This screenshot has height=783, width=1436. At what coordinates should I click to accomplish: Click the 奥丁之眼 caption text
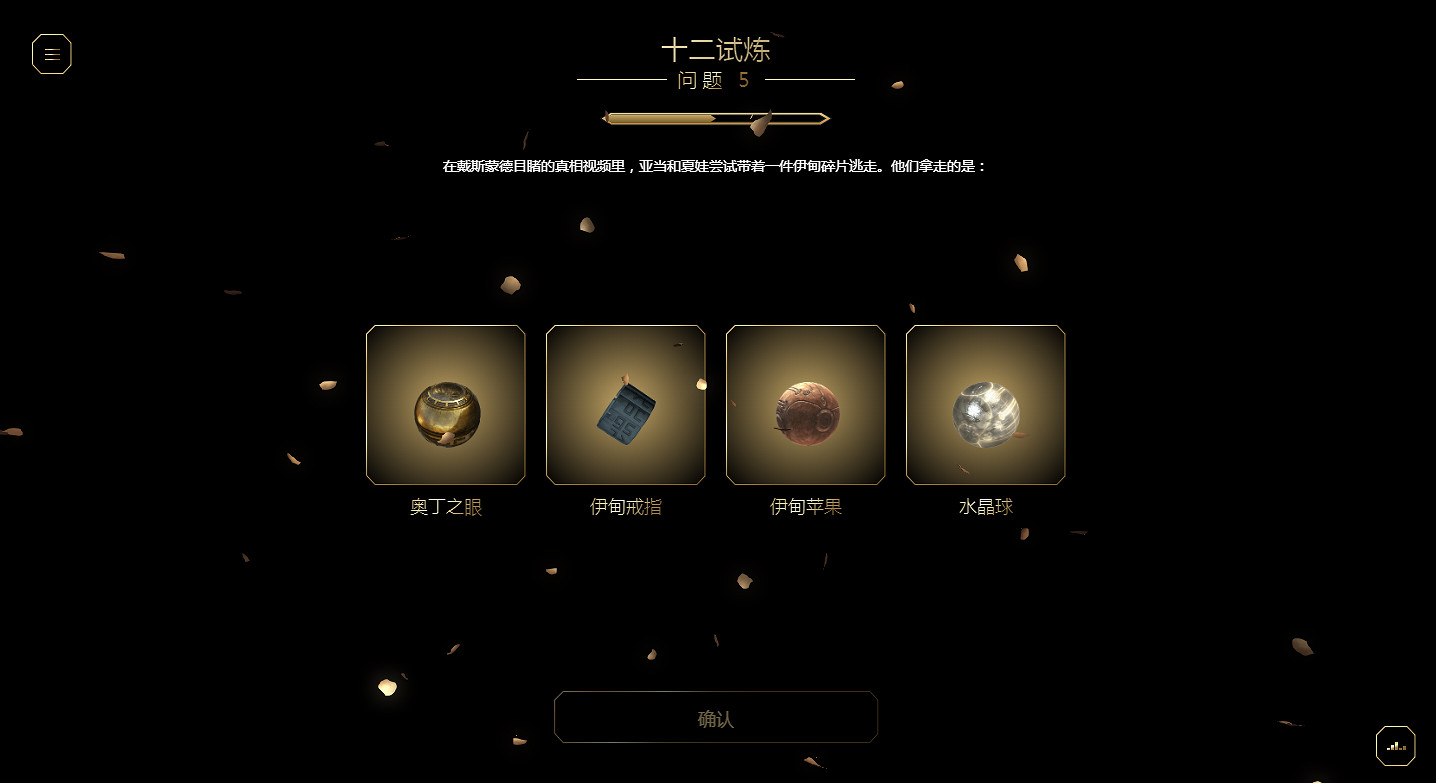445,507
